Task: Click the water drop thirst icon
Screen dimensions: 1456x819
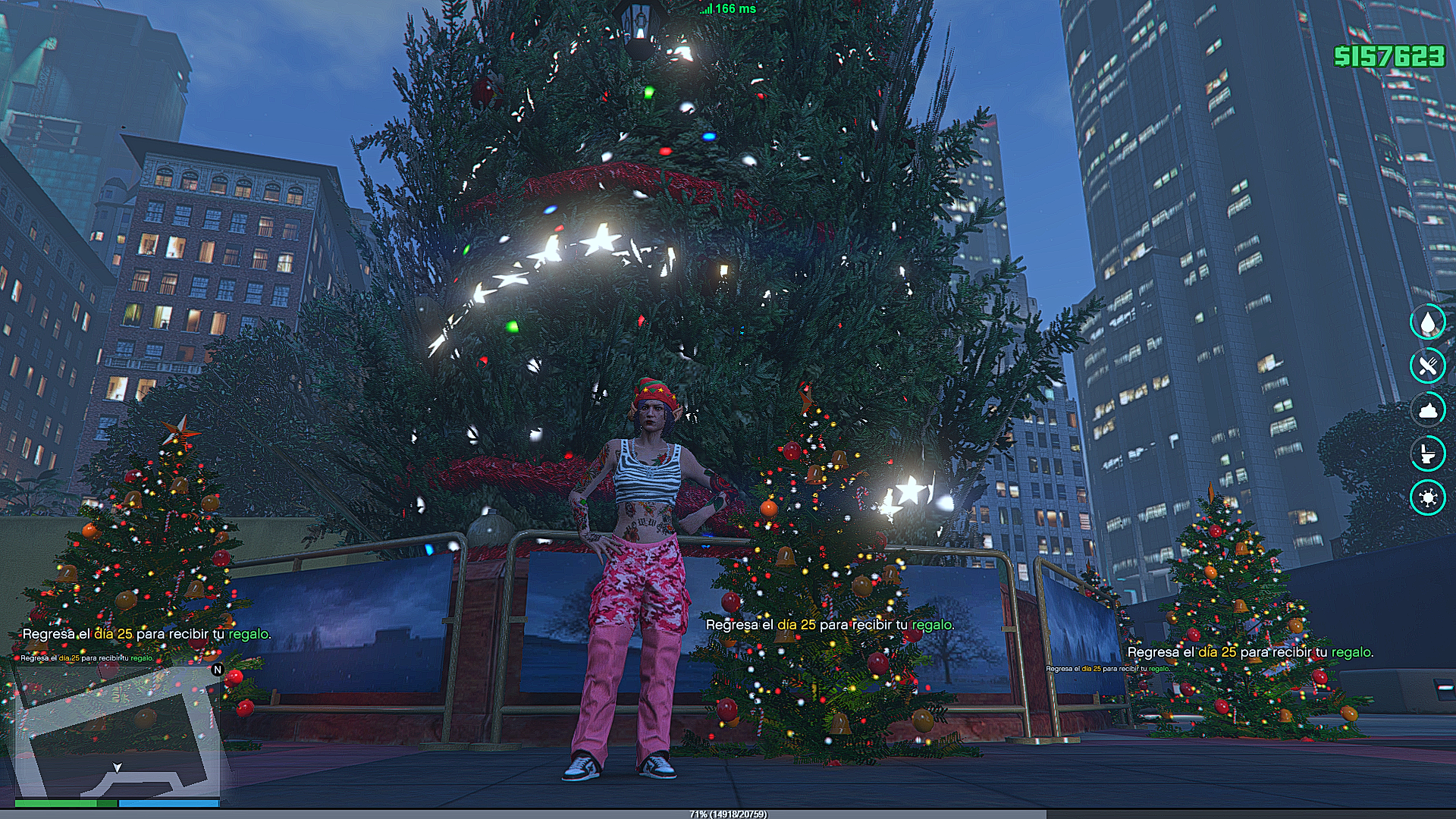Action: tap(1428, 322)
